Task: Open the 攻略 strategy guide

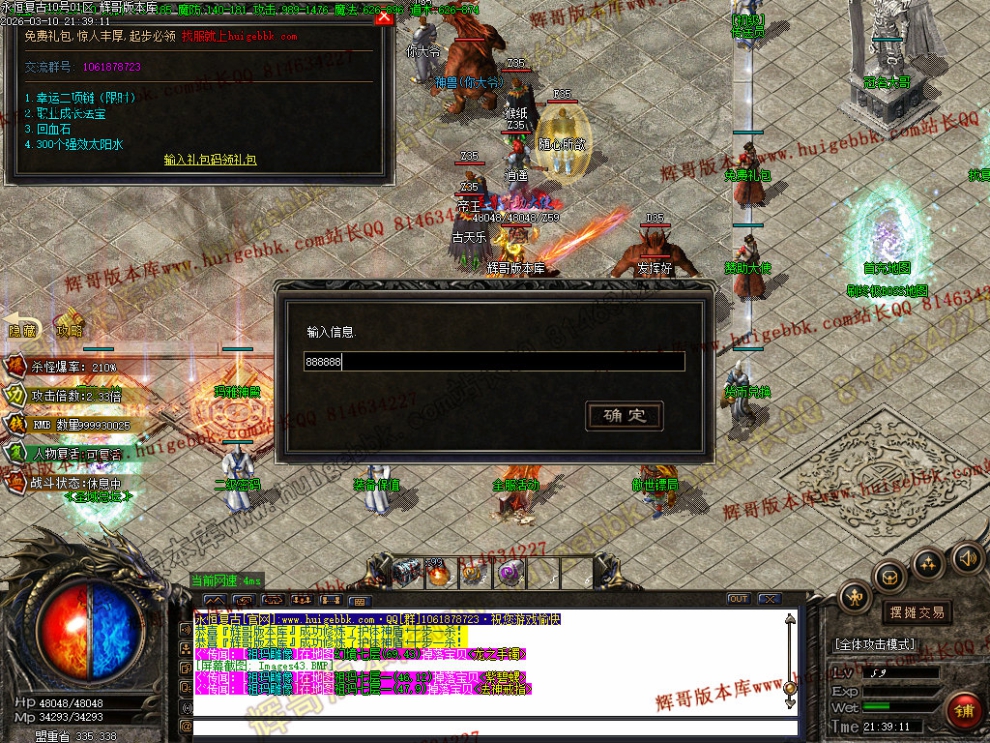Action: click(x=69, y=328)
